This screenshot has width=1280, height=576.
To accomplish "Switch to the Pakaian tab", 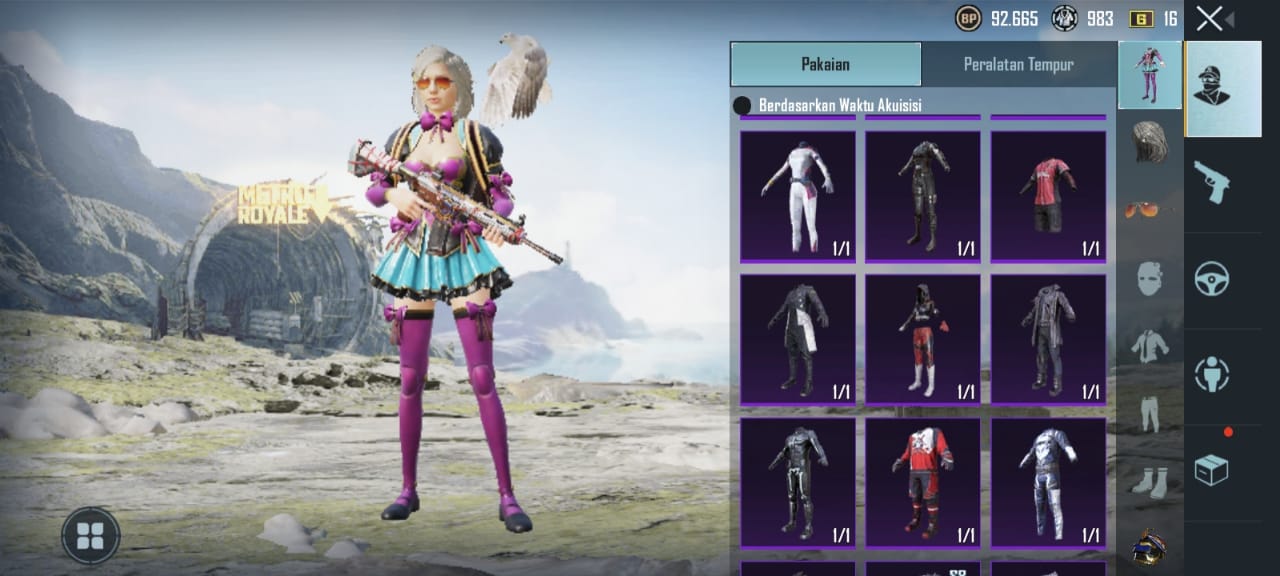I will [x=825, y=64].
